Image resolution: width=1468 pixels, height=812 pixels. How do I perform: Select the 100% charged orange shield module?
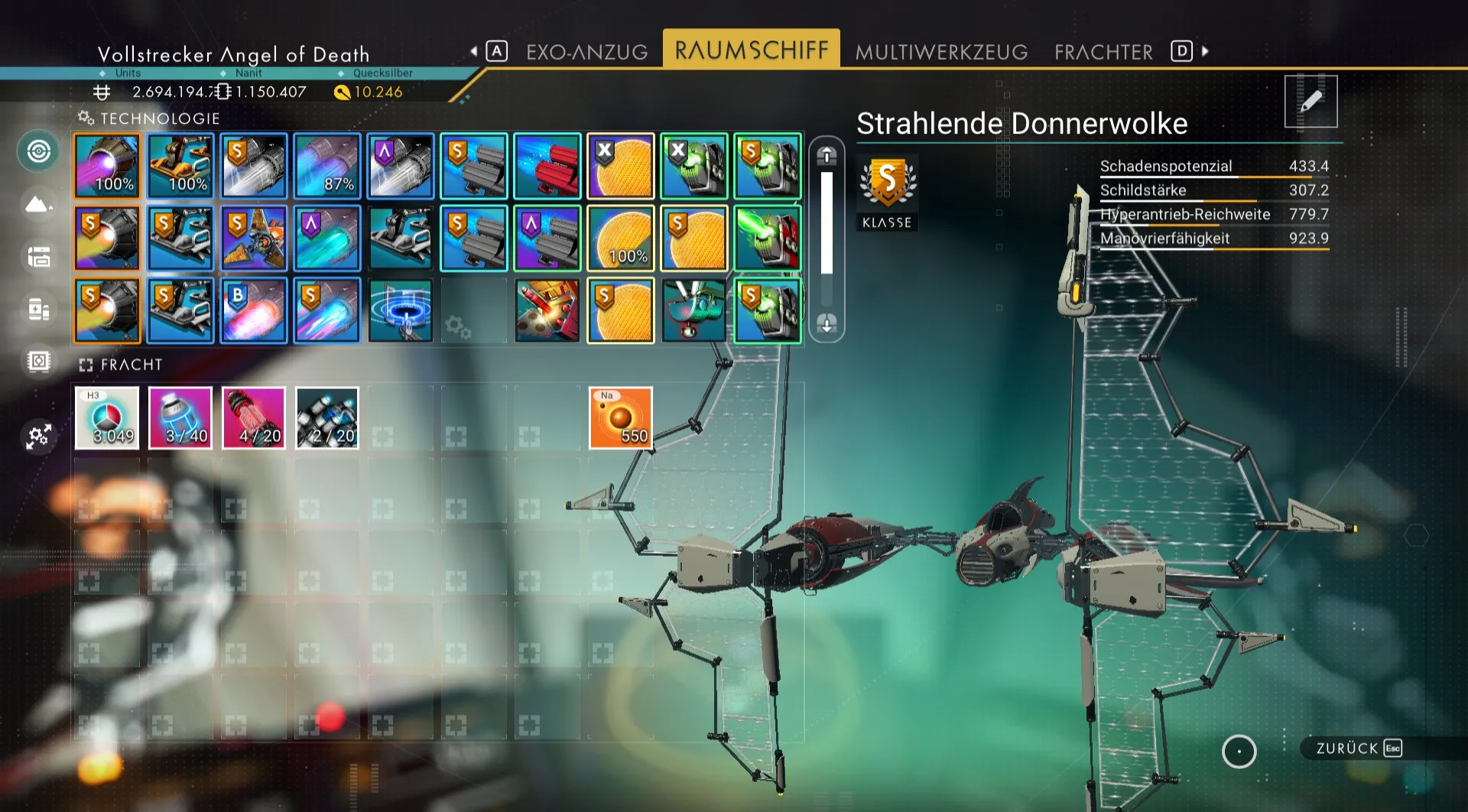[620, 239]
